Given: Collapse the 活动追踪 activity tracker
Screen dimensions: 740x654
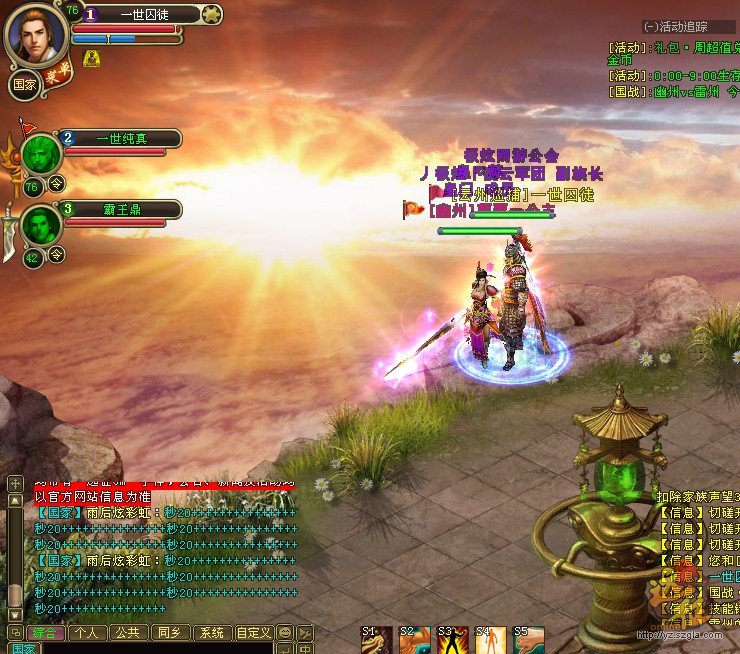Looking at the screenshot, I should tap(652, 26).
